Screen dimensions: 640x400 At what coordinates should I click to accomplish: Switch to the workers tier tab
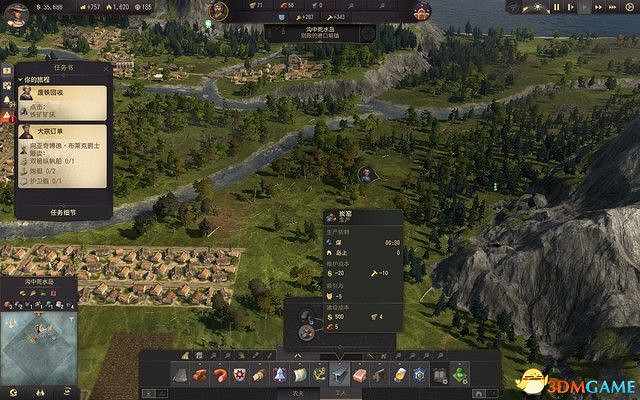[339, 392]
